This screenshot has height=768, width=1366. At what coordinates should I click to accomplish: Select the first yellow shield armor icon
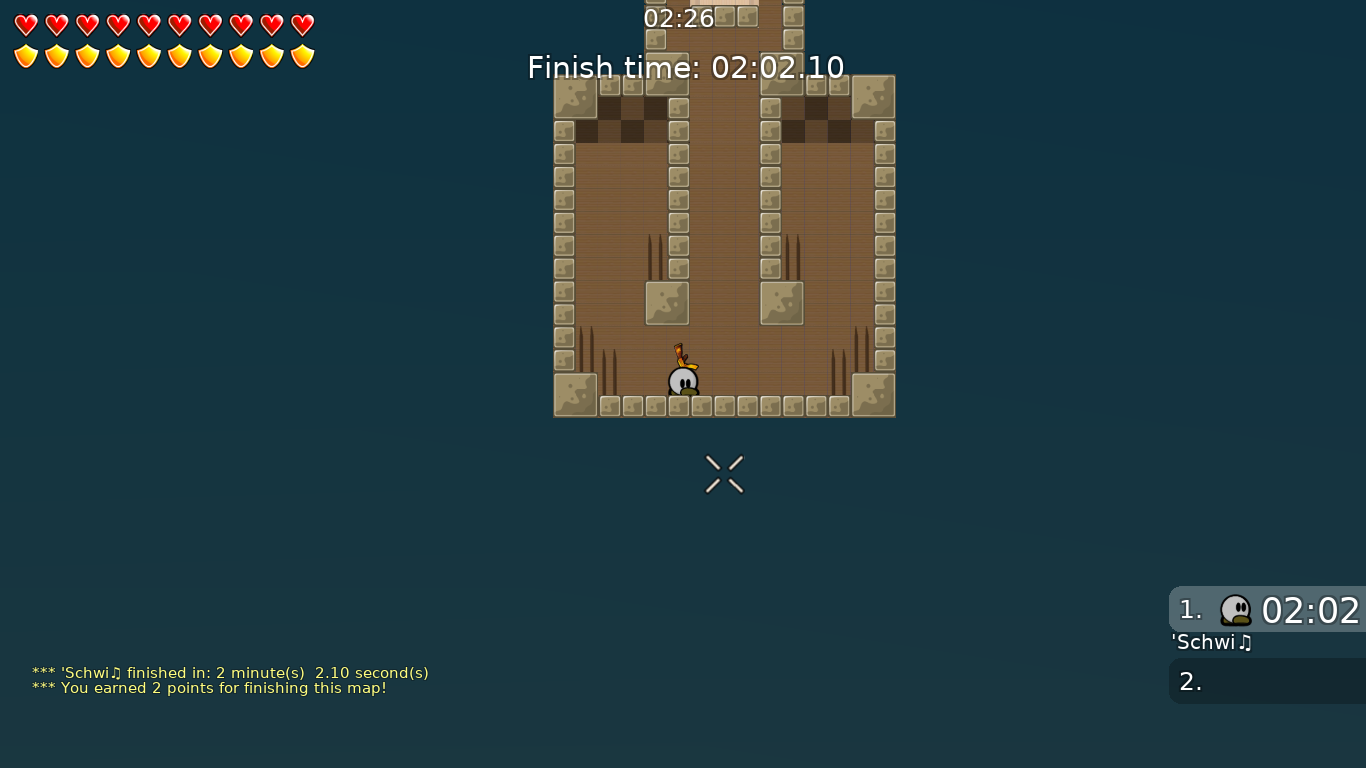coord(24,54)
